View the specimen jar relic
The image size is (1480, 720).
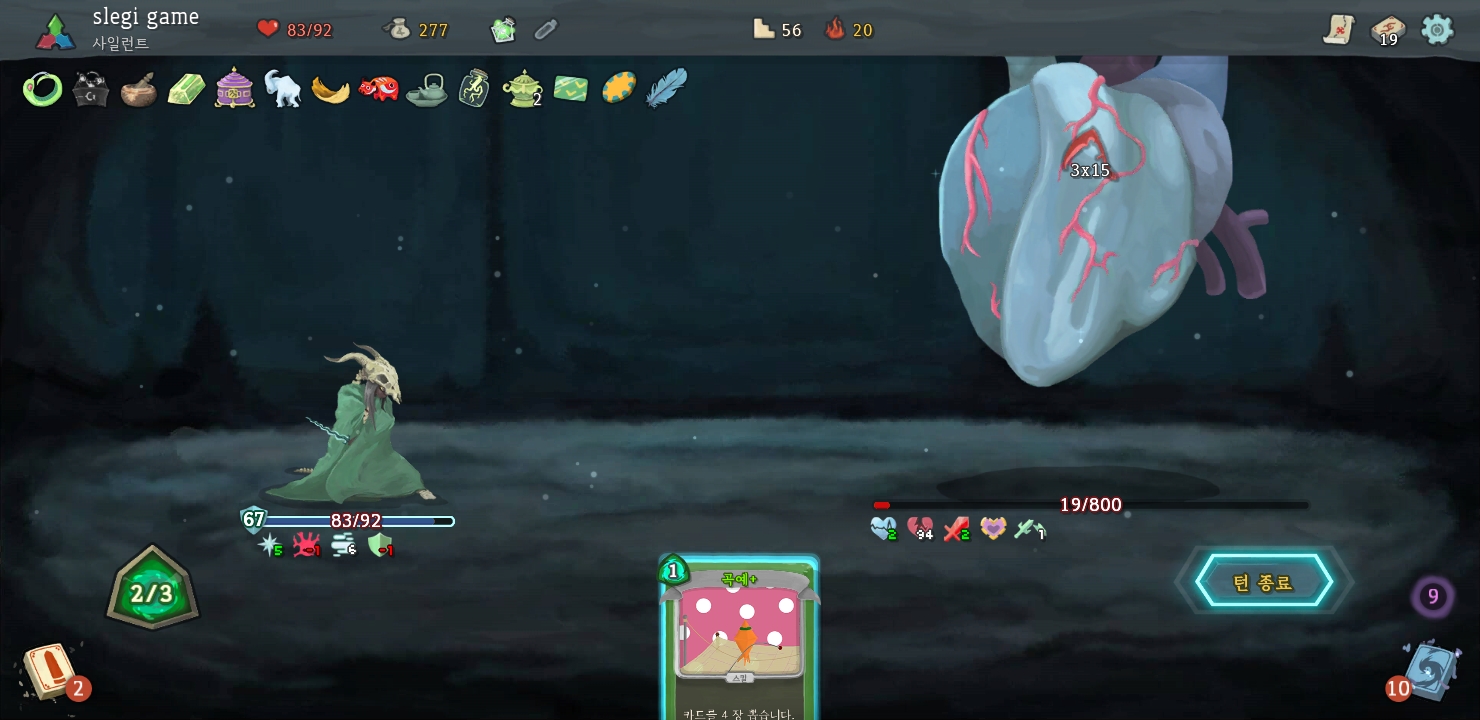coord(474,88)
